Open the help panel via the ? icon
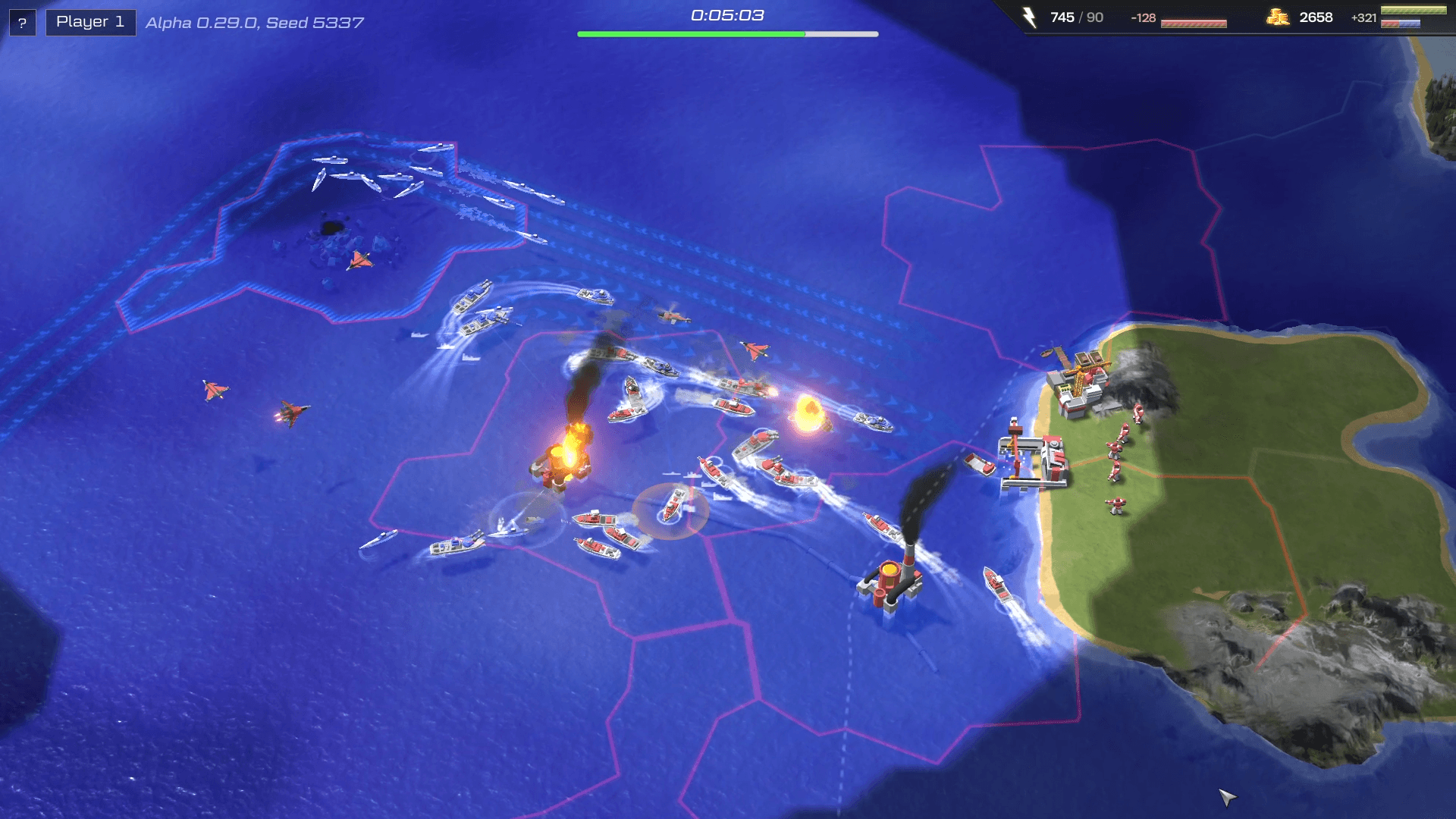1456x819 pixels. (21, 21)
